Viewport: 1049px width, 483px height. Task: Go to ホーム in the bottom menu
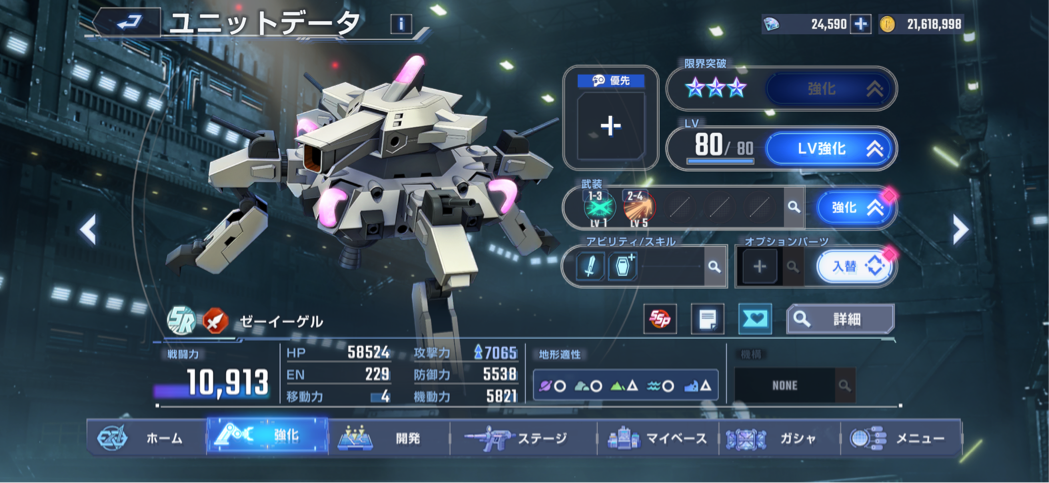145,438
